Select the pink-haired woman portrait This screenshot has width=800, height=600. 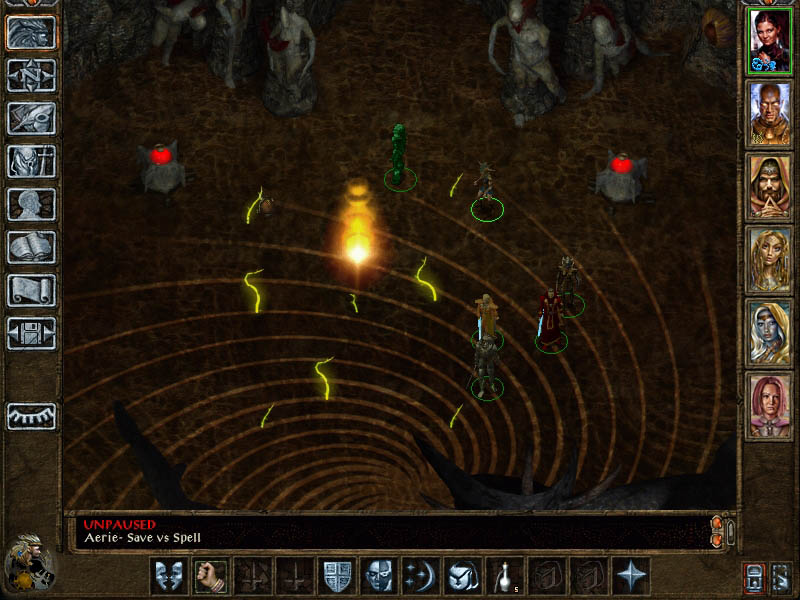point(770,405)
